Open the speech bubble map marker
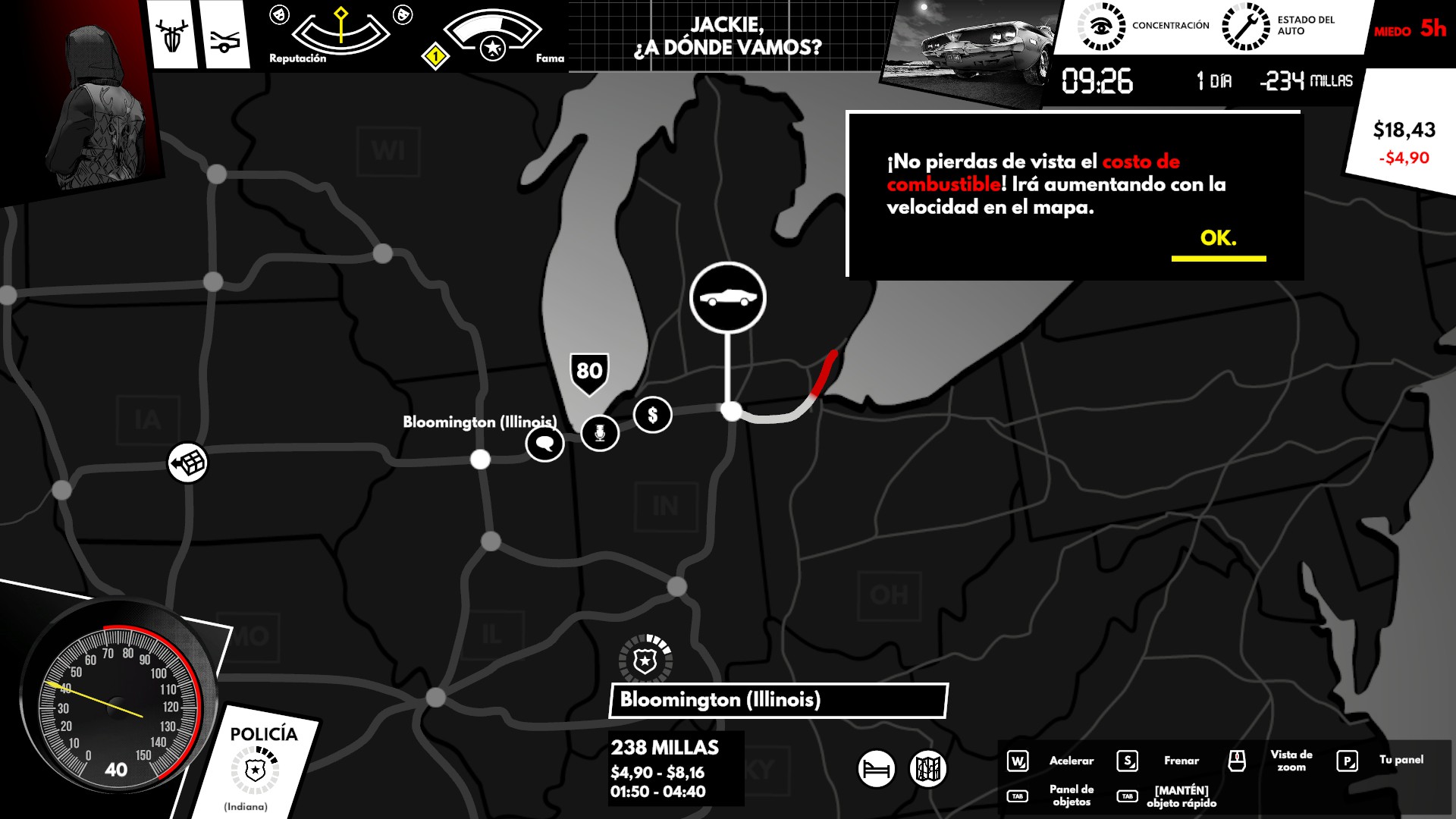 click(x=544, y=444)
